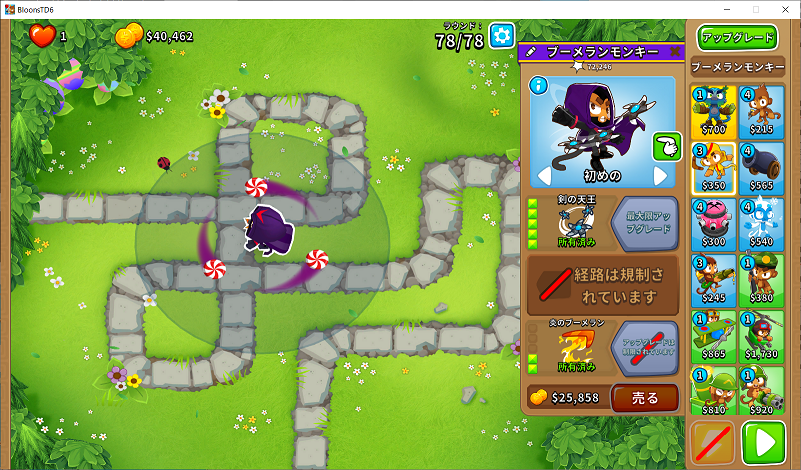This screenshot has height=470, width=801.
Task: Choose the $215 Dart Monkey tower
Action: 762,111
